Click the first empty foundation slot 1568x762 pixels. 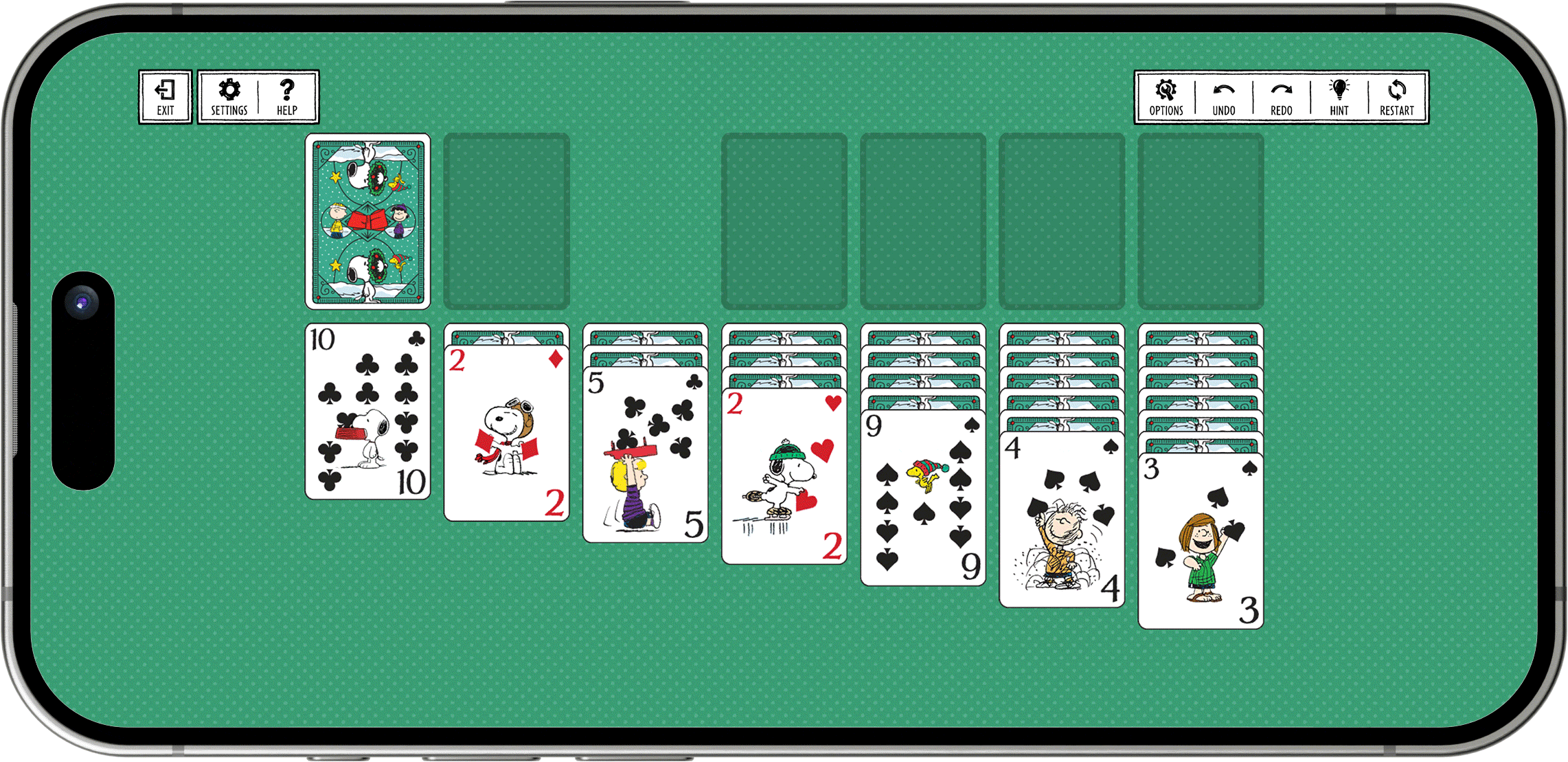point(784,221)
